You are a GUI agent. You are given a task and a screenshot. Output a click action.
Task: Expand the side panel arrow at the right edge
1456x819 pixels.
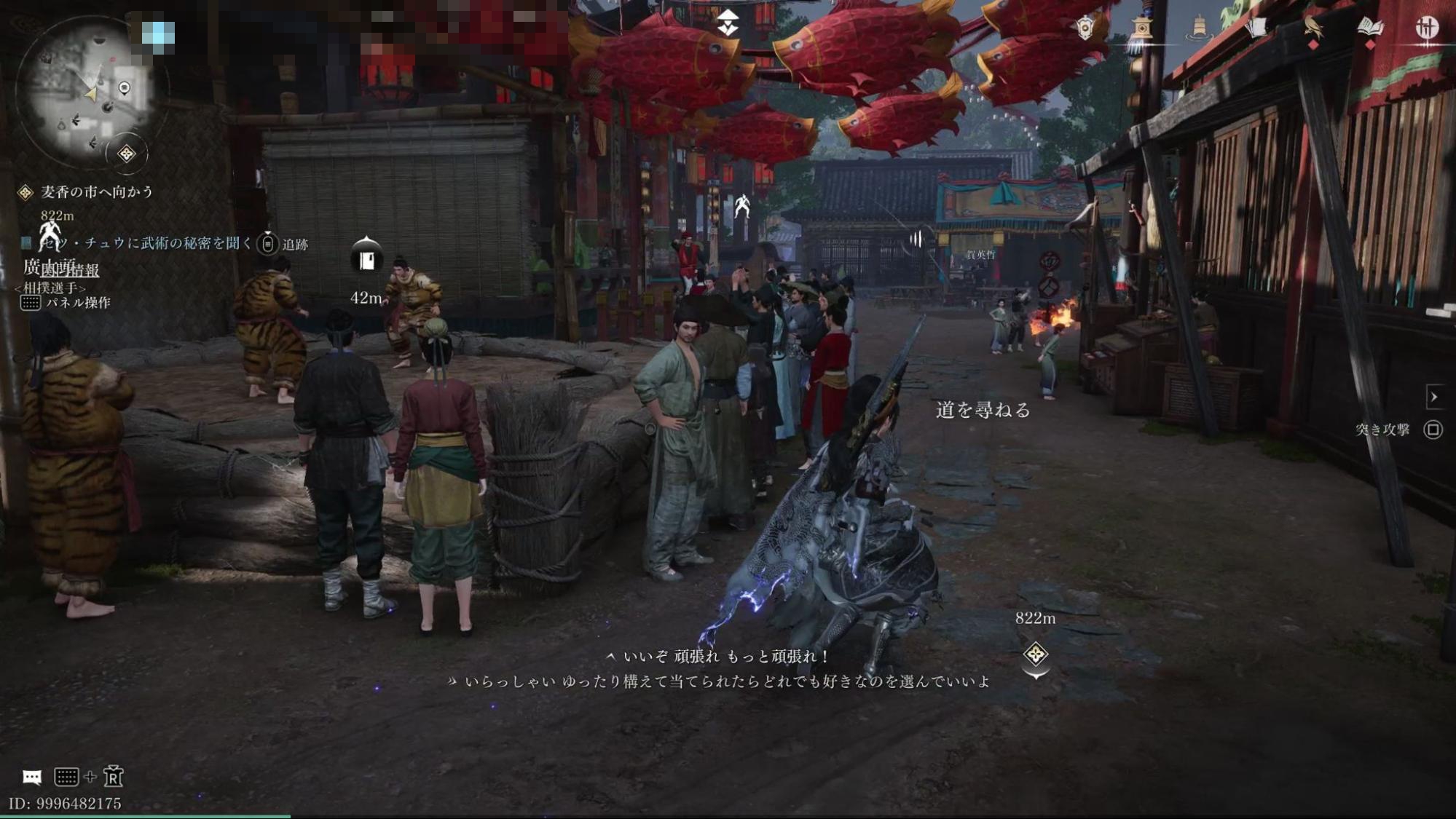click(x=1433, y=397)
